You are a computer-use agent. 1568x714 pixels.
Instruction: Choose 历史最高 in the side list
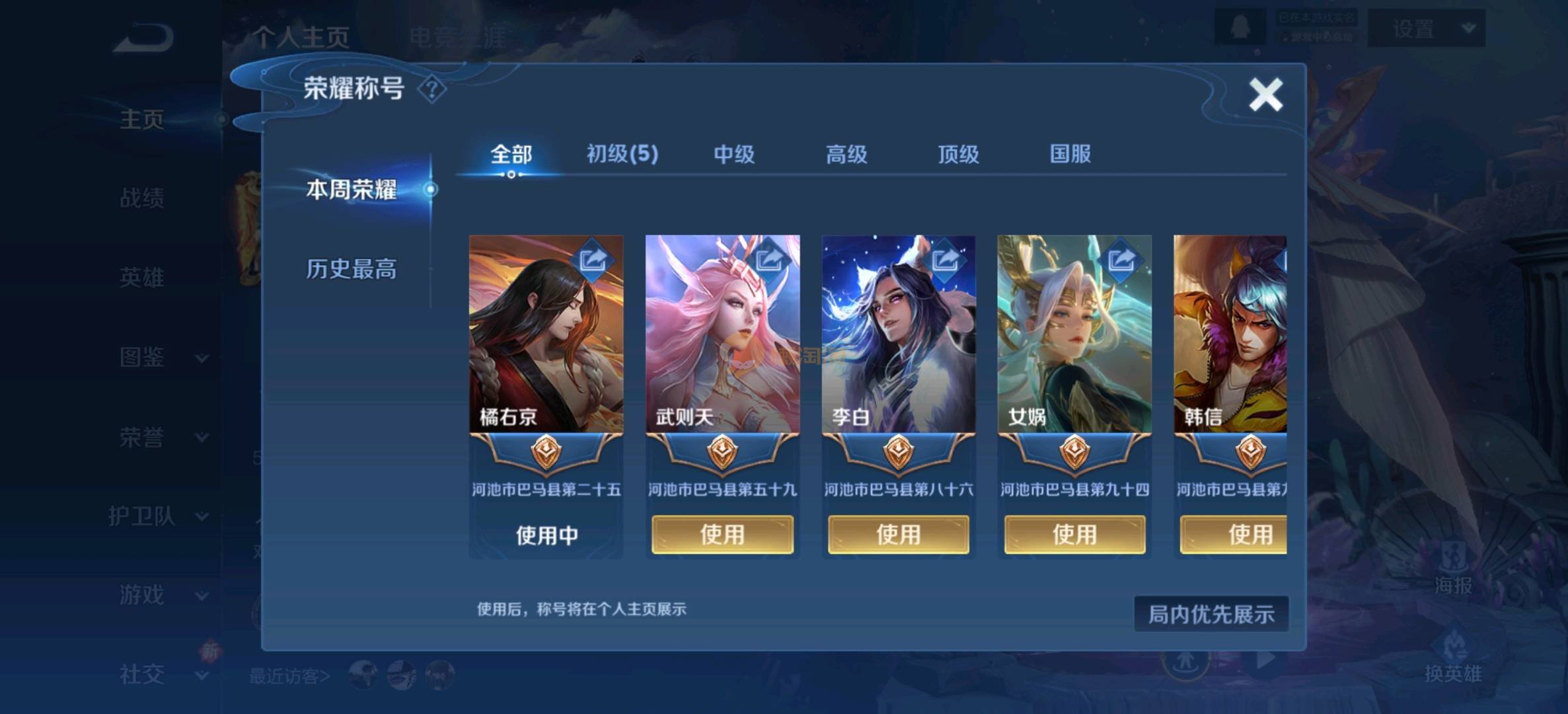click(x=351, y=269)
